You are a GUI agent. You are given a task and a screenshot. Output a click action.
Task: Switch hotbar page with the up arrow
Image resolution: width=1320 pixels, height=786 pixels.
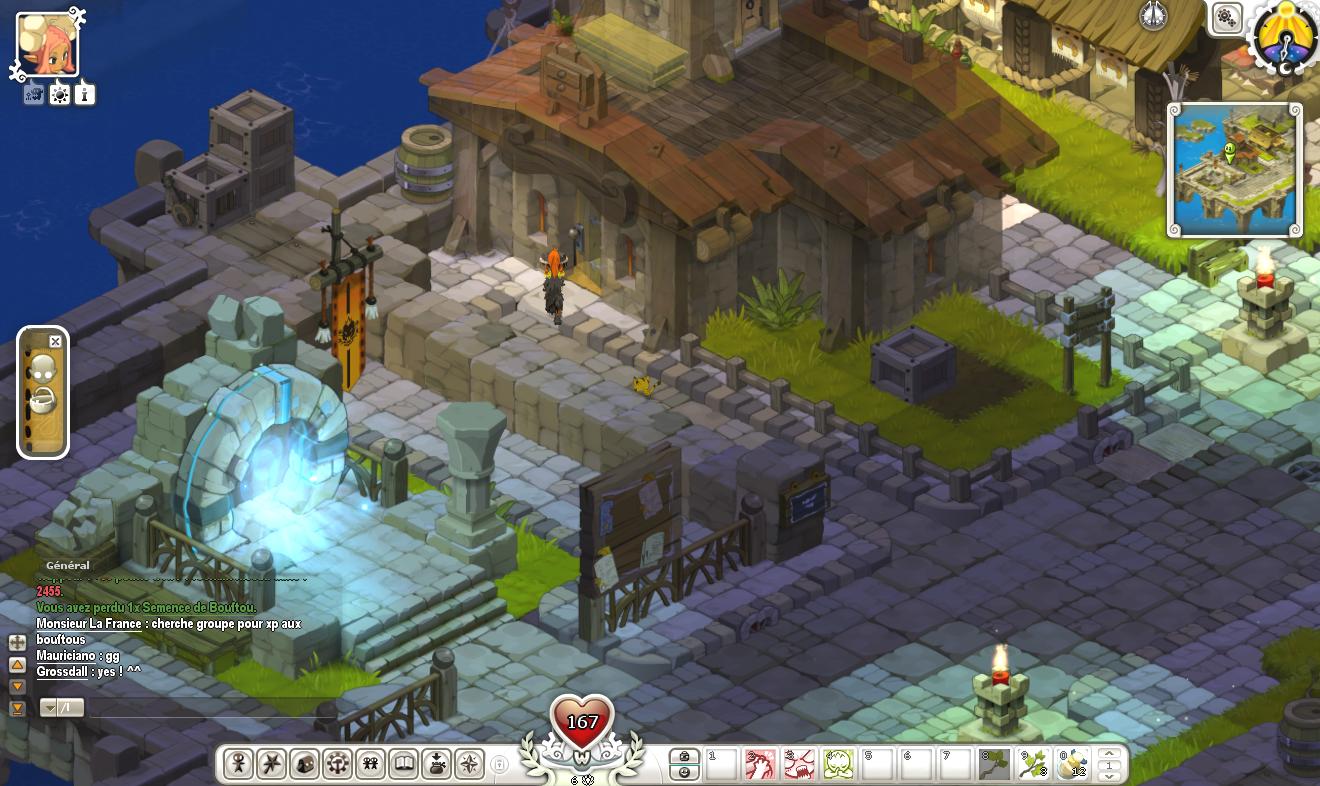click(1107, 754)
